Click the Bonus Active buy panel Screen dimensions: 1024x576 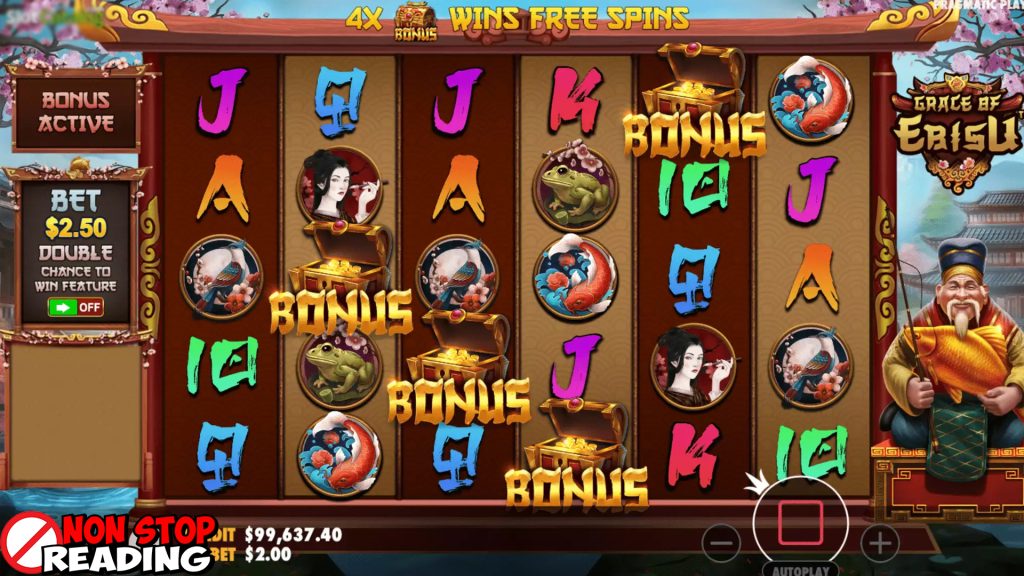pyautogui.click(x=76, y=111)
